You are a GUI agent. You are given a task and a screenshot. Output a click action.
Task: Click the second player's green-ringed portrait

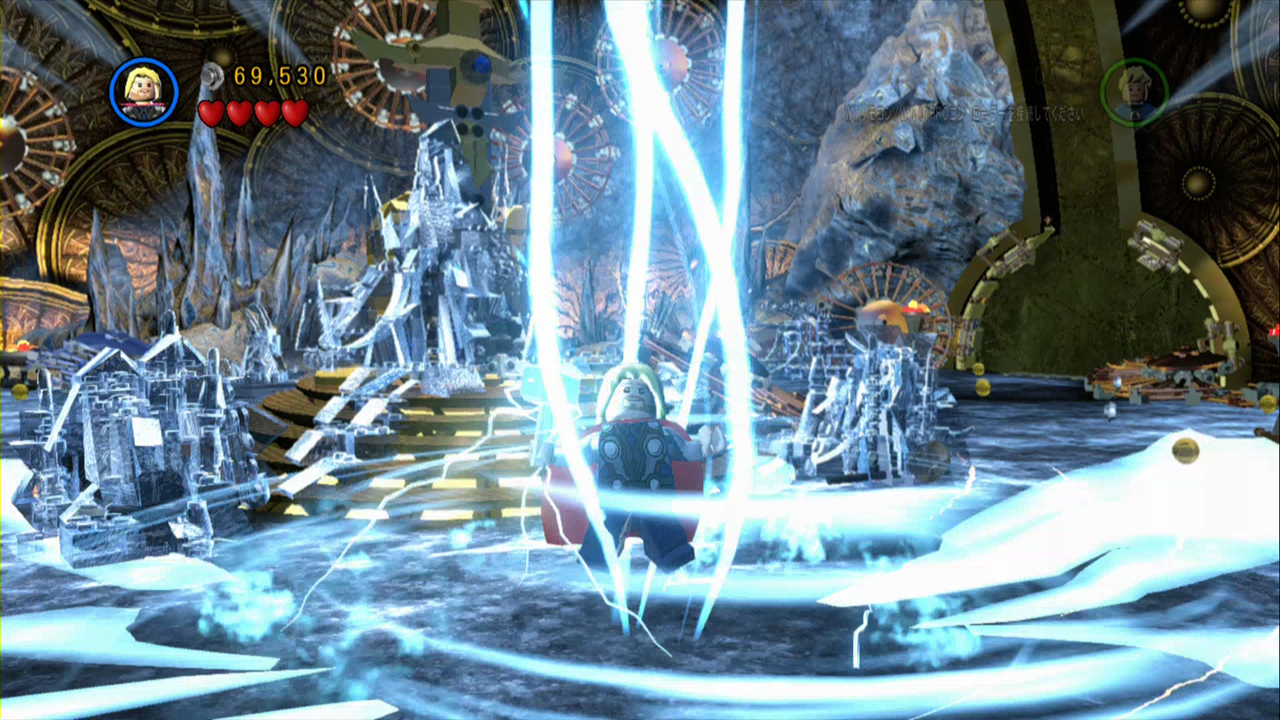click(x=1134, y=92)
